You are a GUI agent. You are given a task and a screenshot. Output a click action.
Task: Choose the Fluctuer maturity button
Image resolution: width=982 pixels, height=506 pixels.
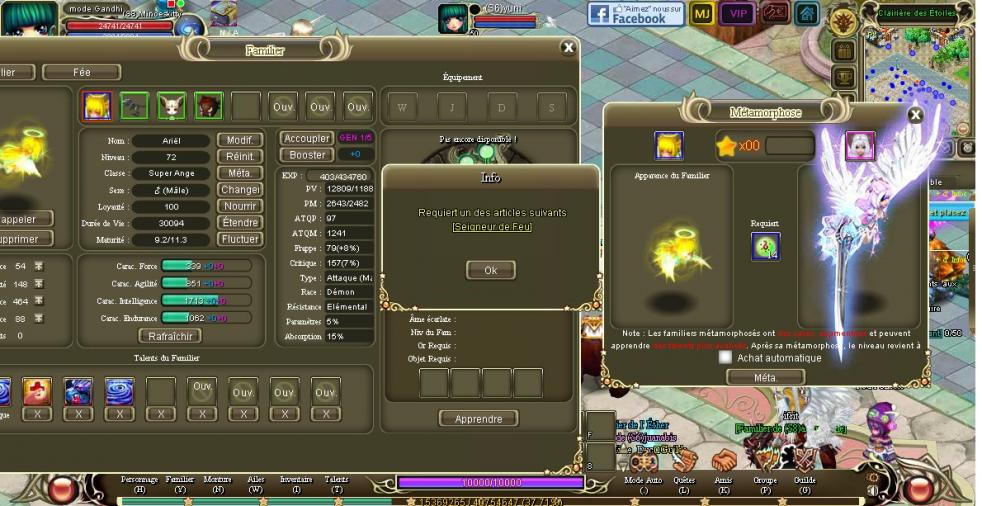pyautogui.click(x=239, y=239)
